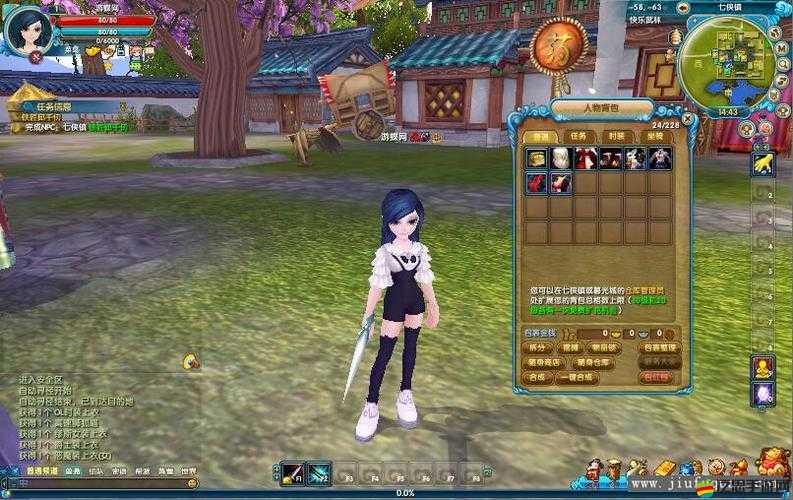Image resolution: width=793 pixels, height=500 pixels.
Task: Click the 拆分 button in the bag
Action: point(539,347)
